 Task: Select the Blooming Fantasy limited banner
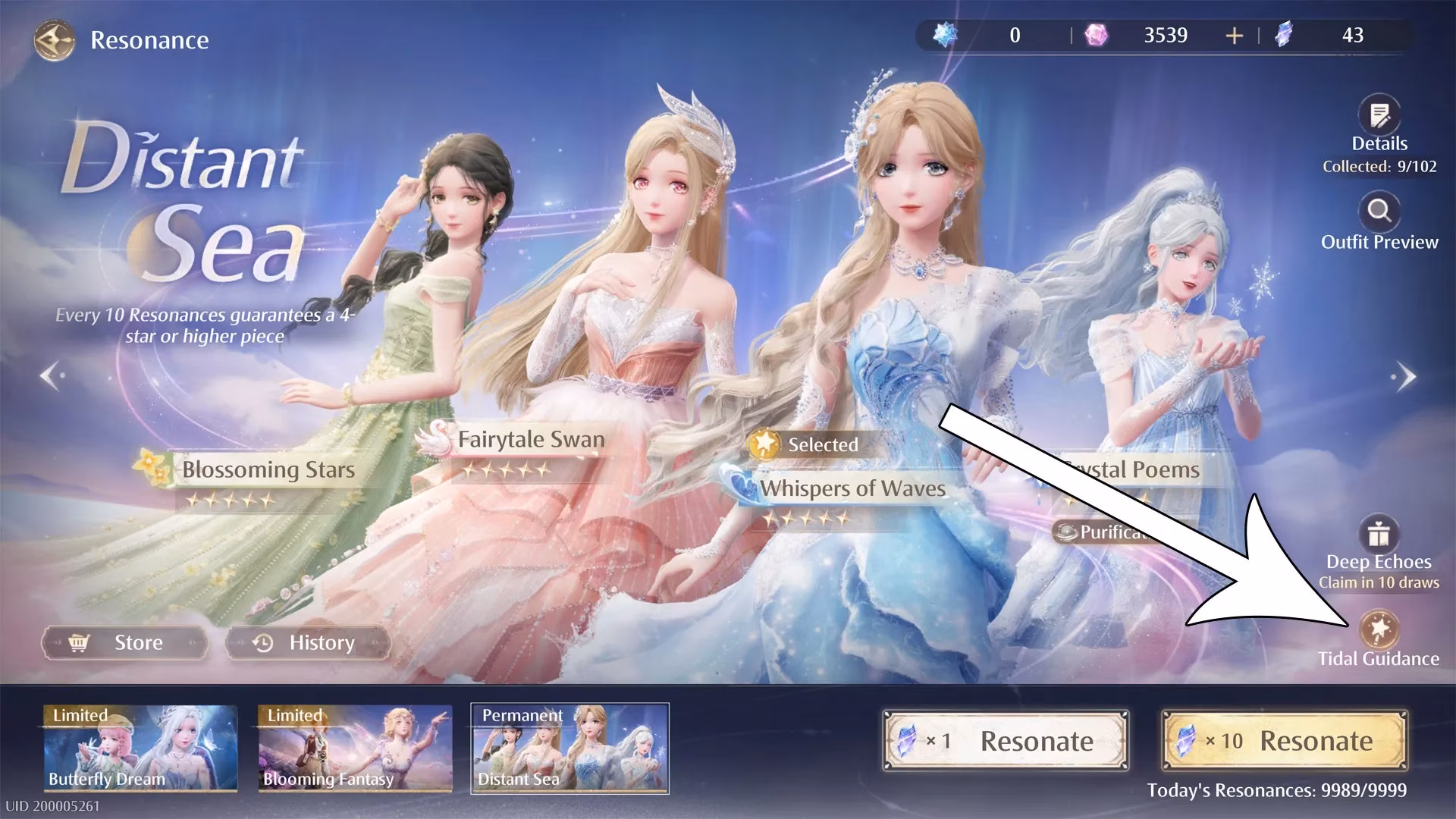pos(355,748)
